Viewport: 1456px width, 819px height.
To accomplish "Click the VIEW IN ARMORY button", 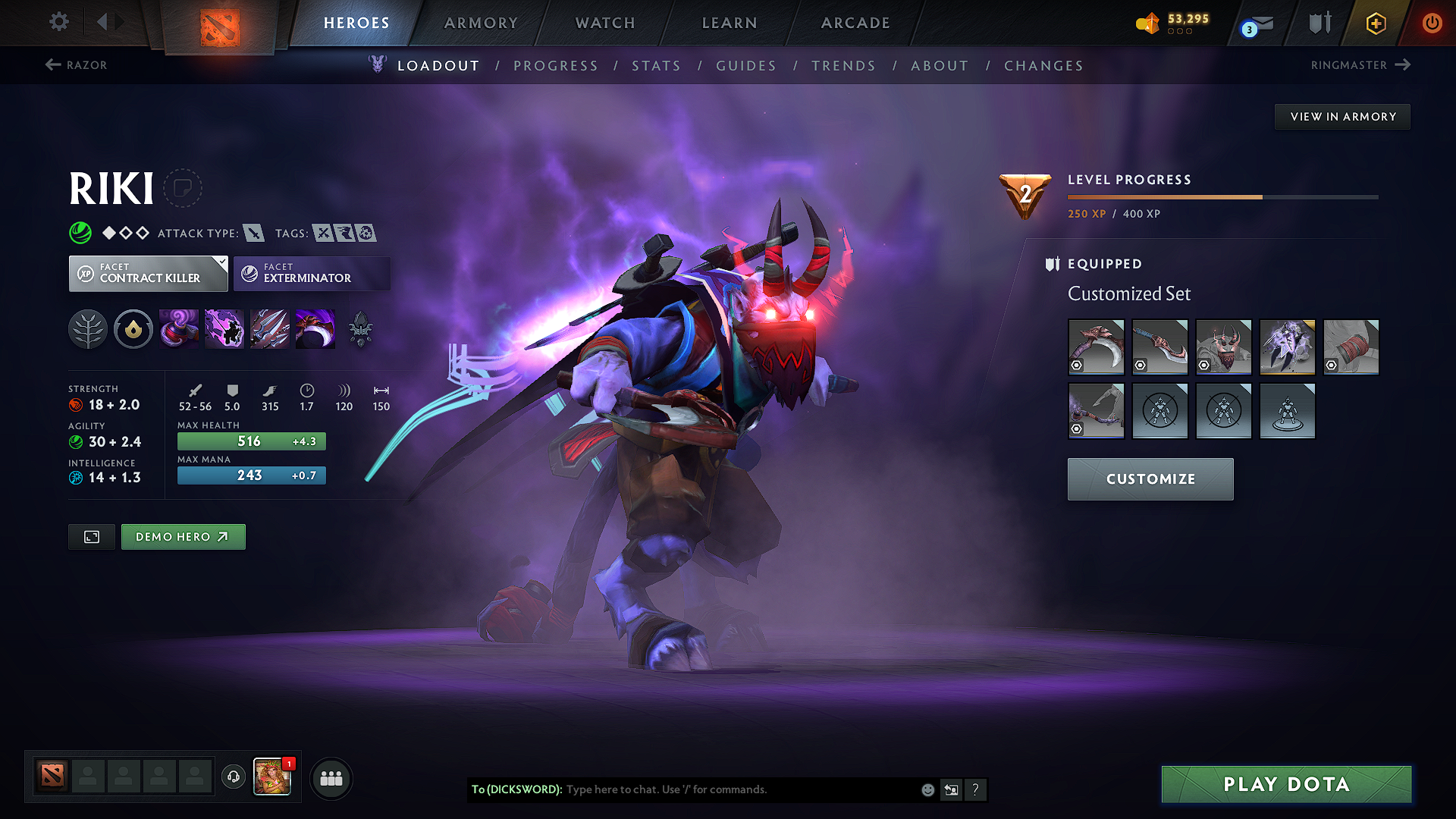I will pyautogui.click(x=1342, y=116).
